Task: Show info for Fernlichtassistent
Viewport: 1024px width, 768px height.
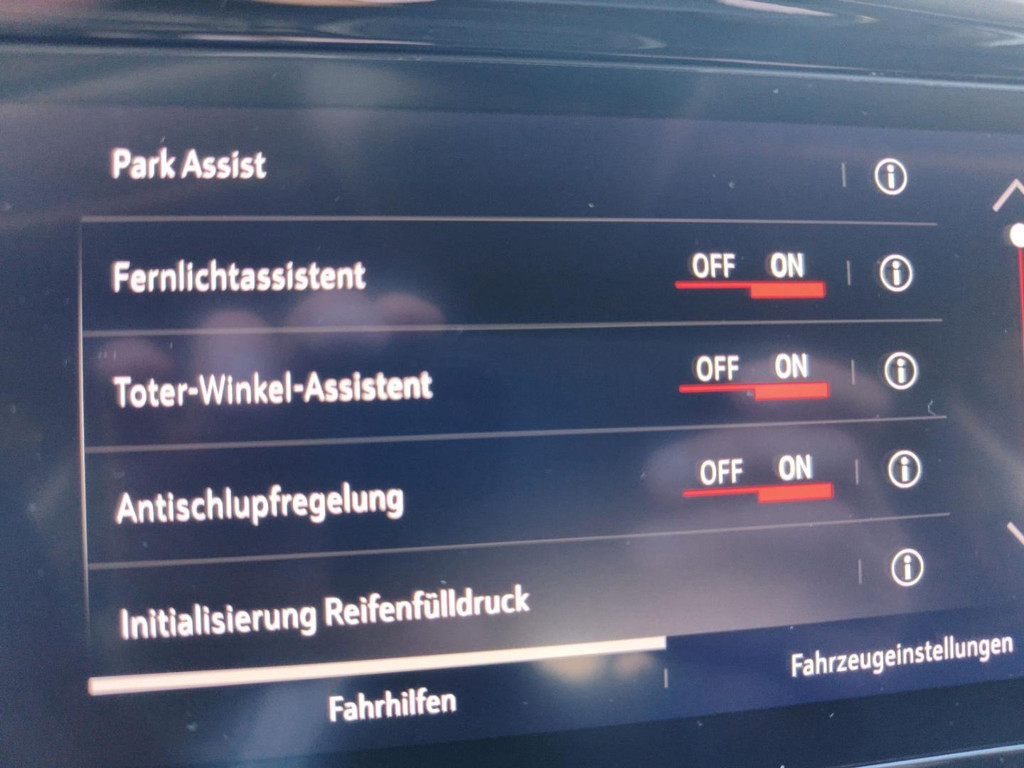Action: coord(895,273)
